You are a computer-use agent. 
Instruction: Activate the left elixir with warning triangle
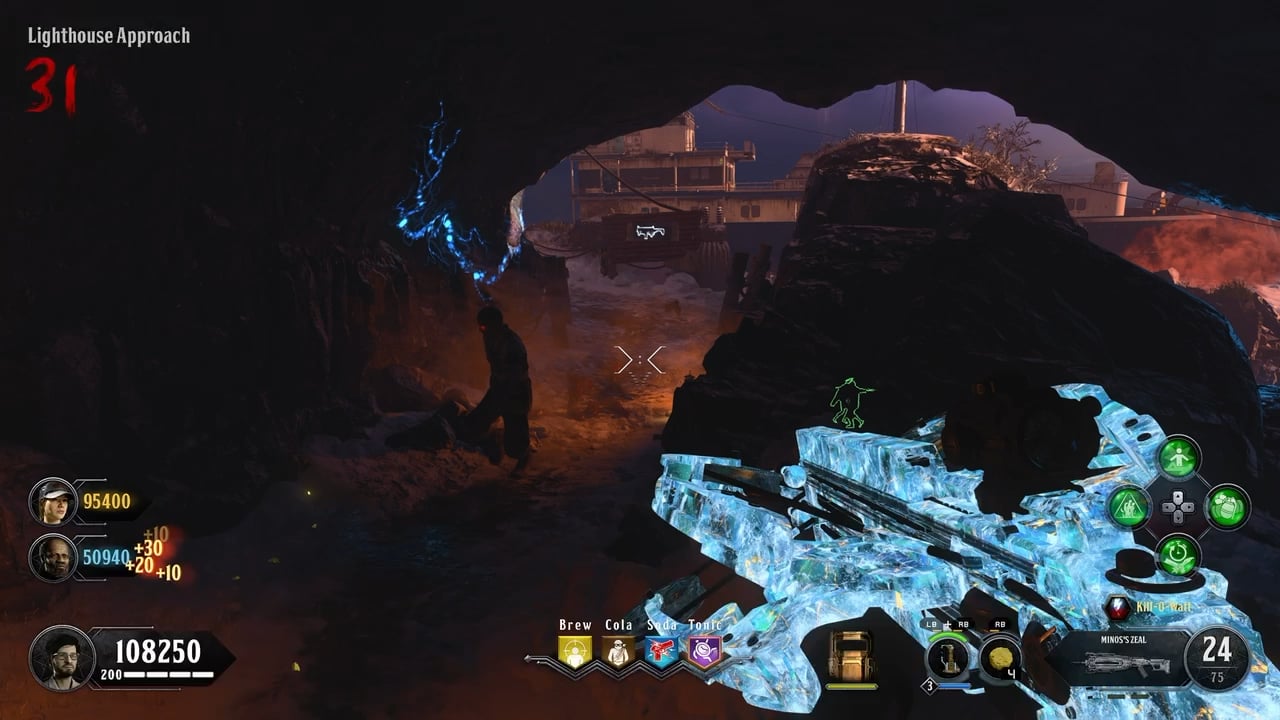pos(1129,507)
